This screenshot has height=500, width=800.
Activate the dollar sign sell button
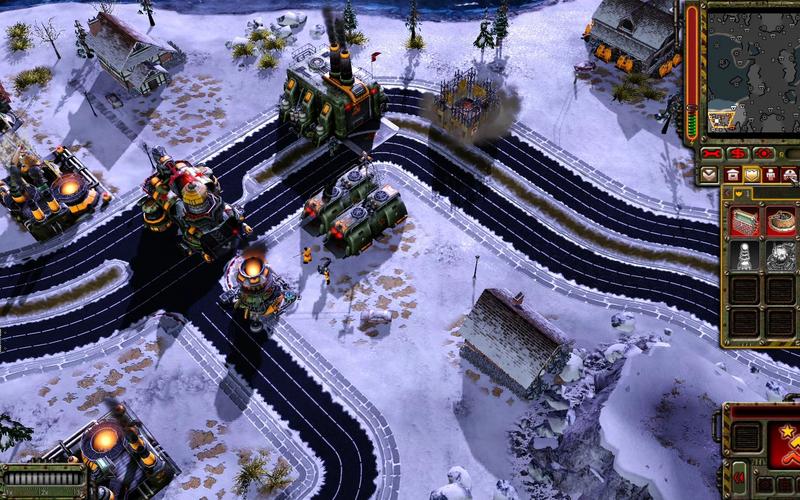(x=738, y=153)
